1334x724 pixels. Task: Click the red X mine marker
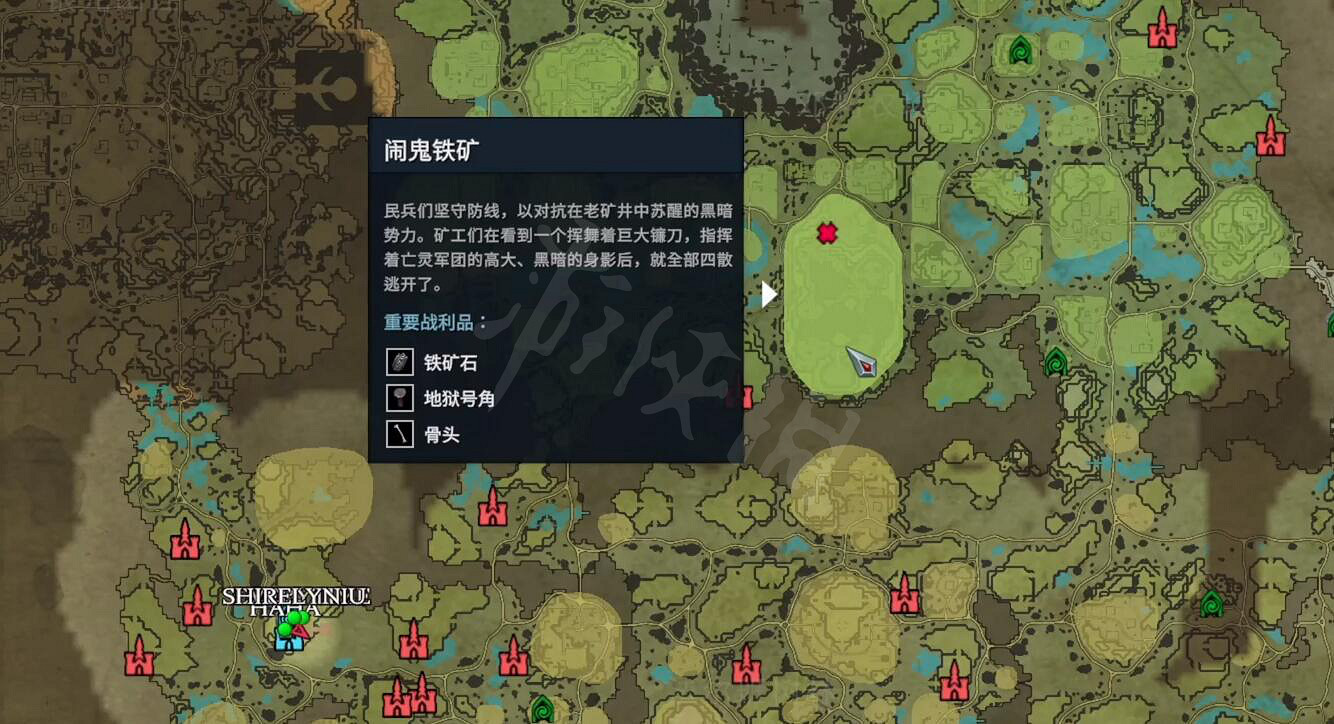(x=828, y=233)
